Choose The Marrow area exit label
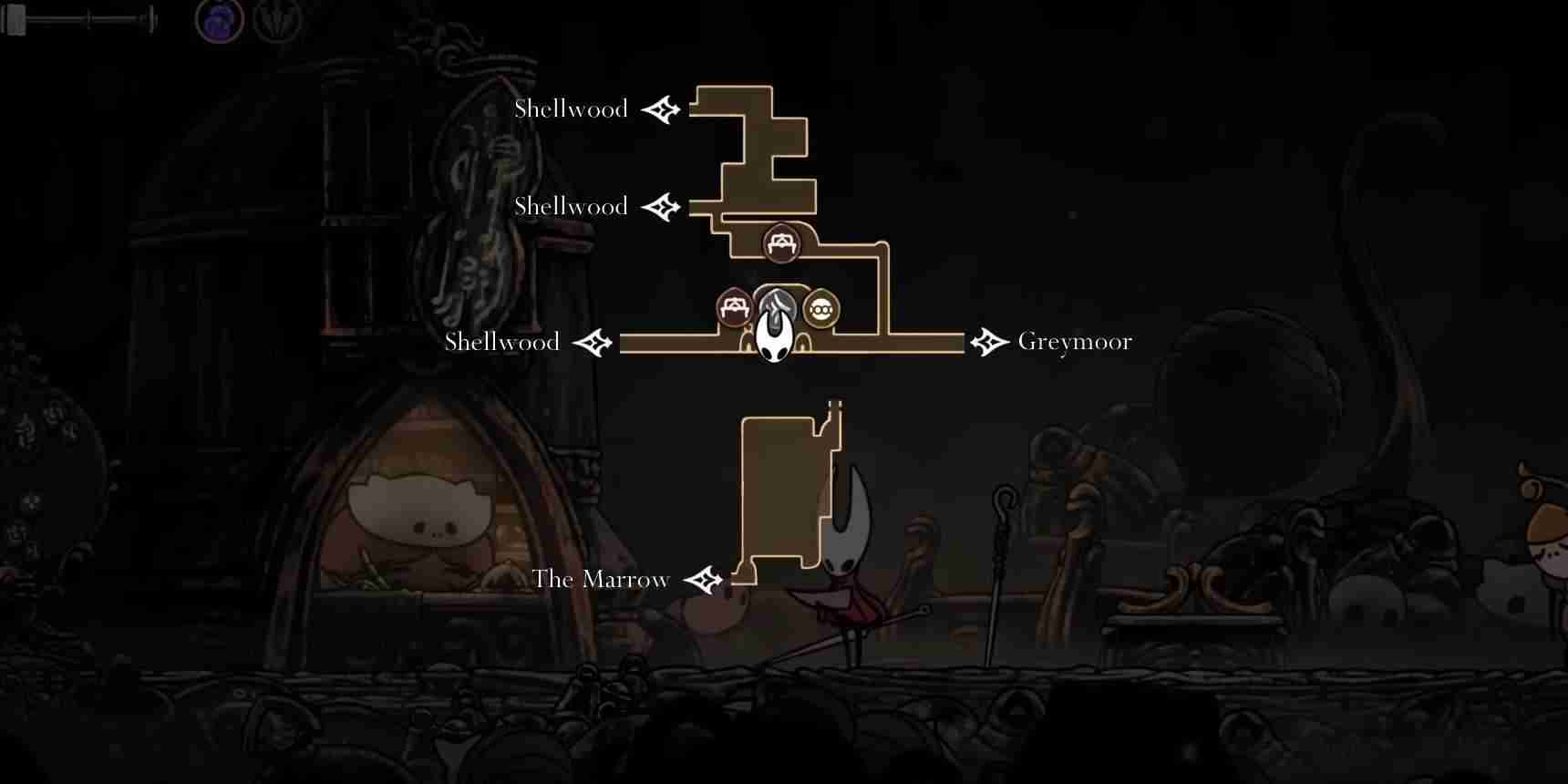The image size is (1568, 784). pyautogui.click(x=601, y=580)
